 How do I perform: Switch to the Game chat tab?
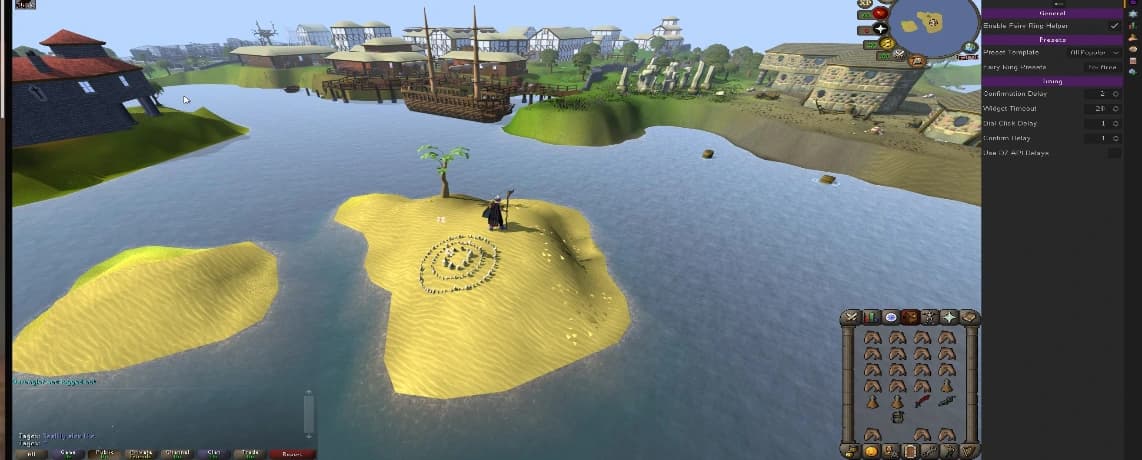tap(67, 453)
